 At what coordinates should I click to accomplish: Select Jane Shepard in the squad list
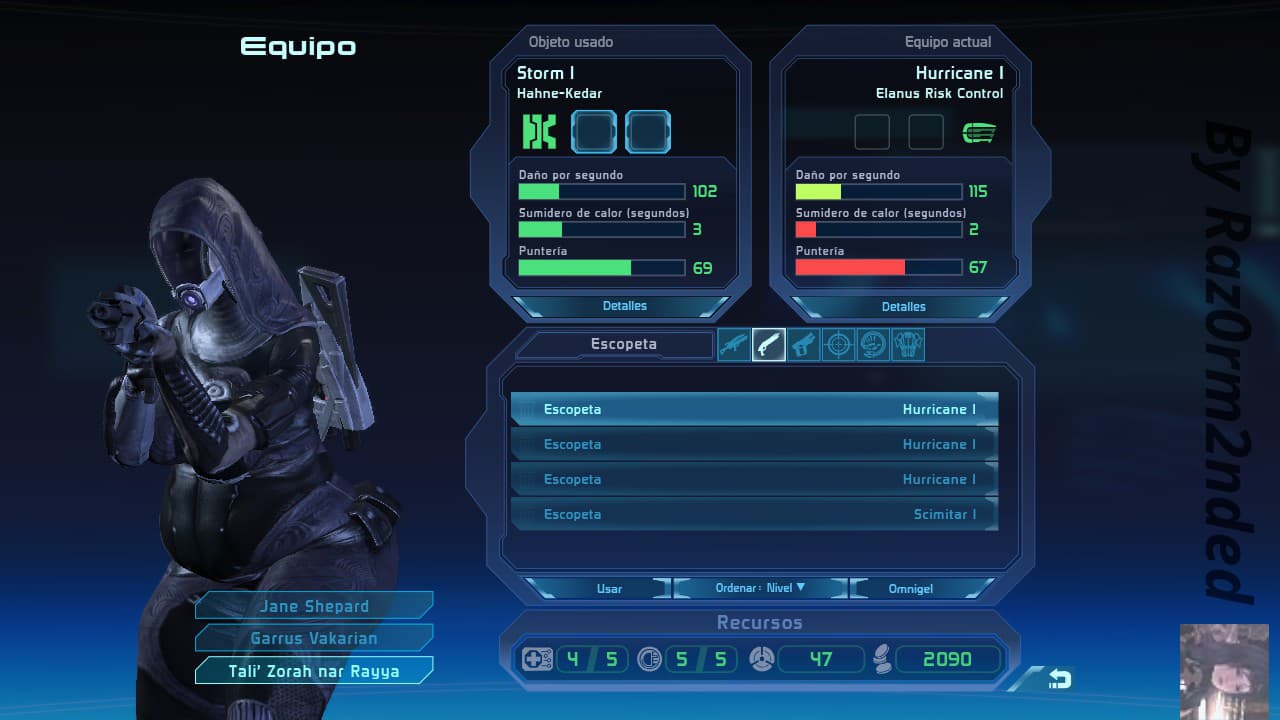coord(314,606)
